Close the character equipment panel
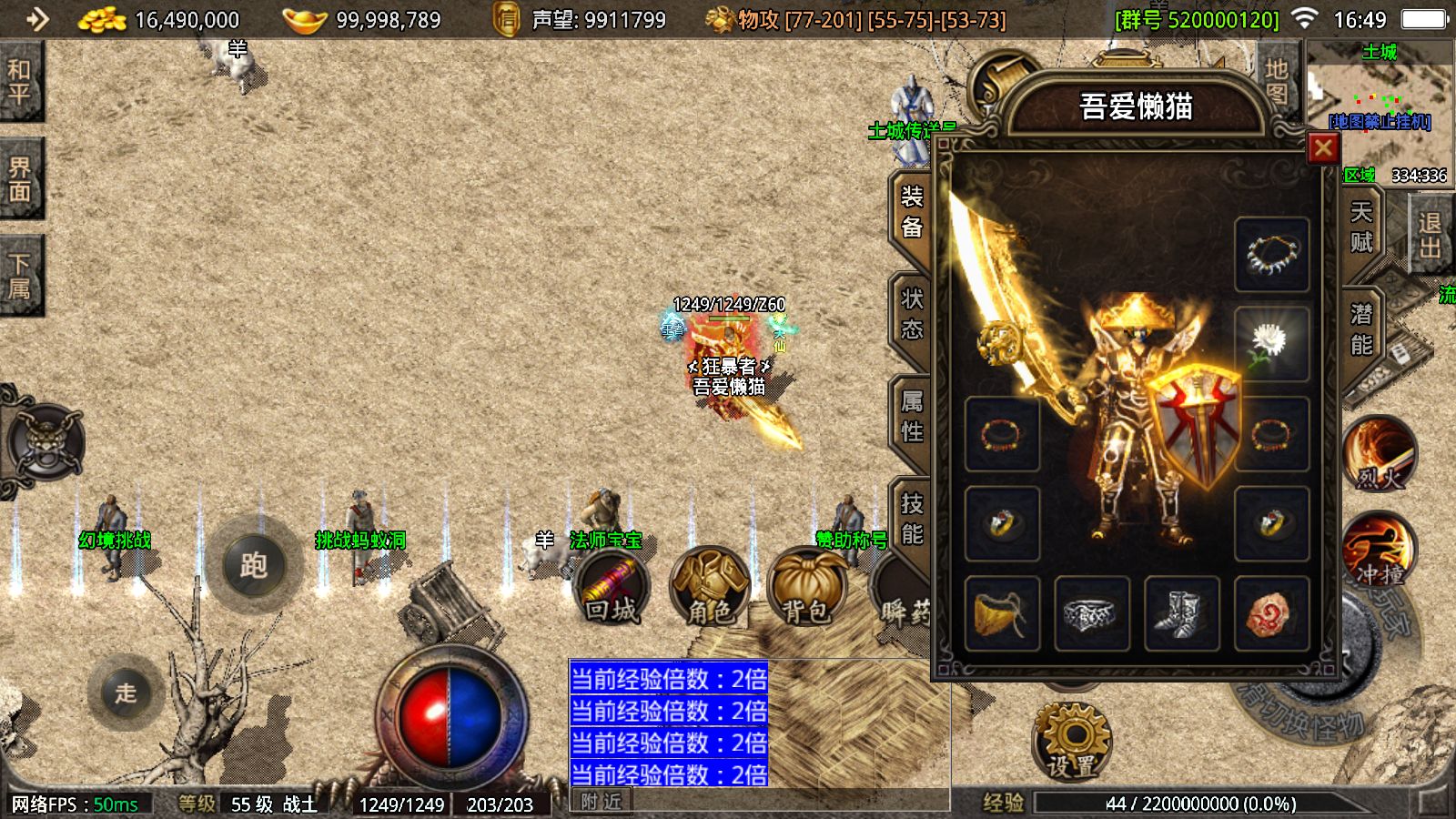Image resolution: width=1456 pixels, height=819 pixels. click(1323, 147)
